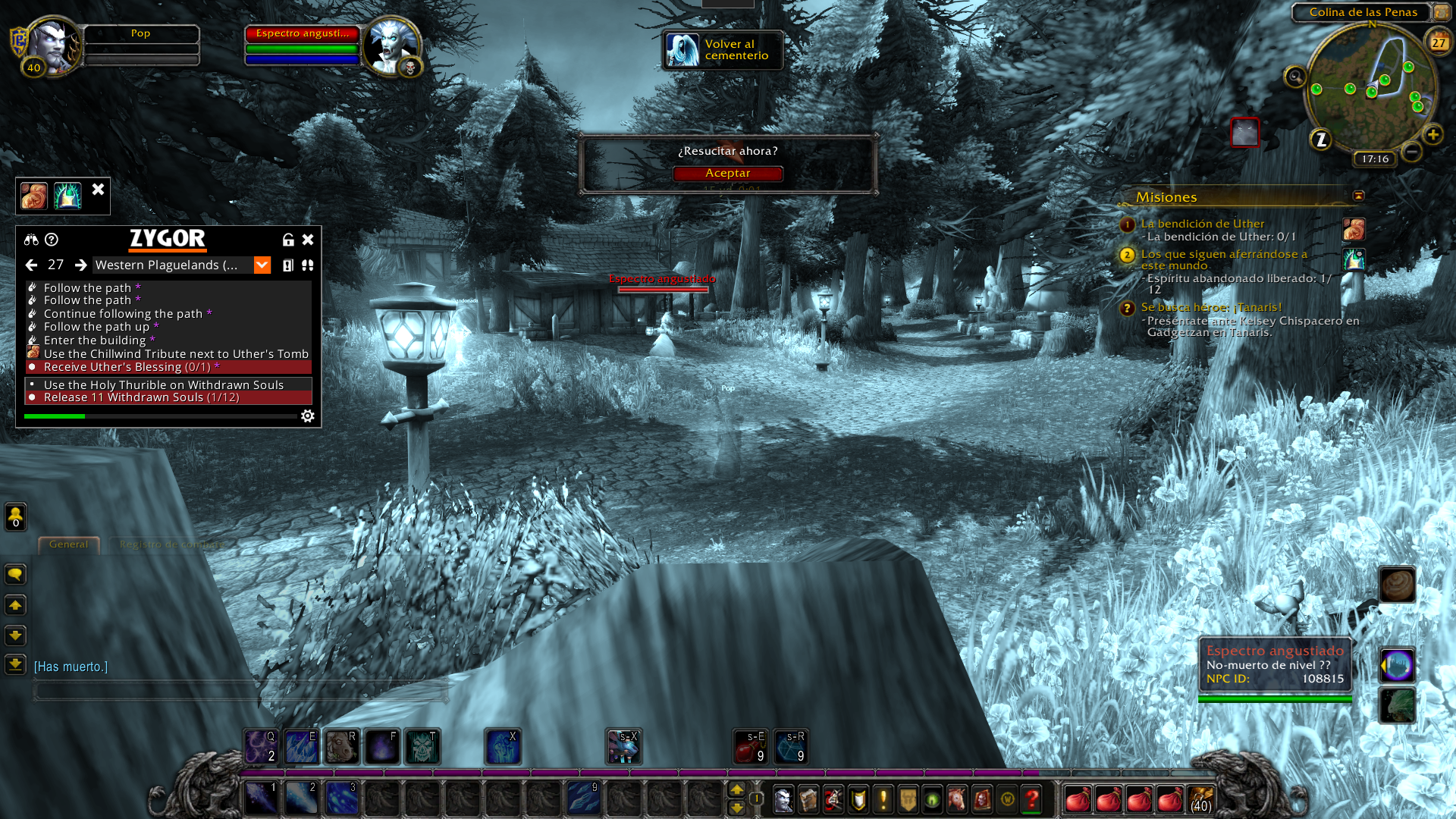Image resolution: width=1456 pixels, height=819 pixels.
Task: Open the red question mark help menu
Action: pos(1031,799)
